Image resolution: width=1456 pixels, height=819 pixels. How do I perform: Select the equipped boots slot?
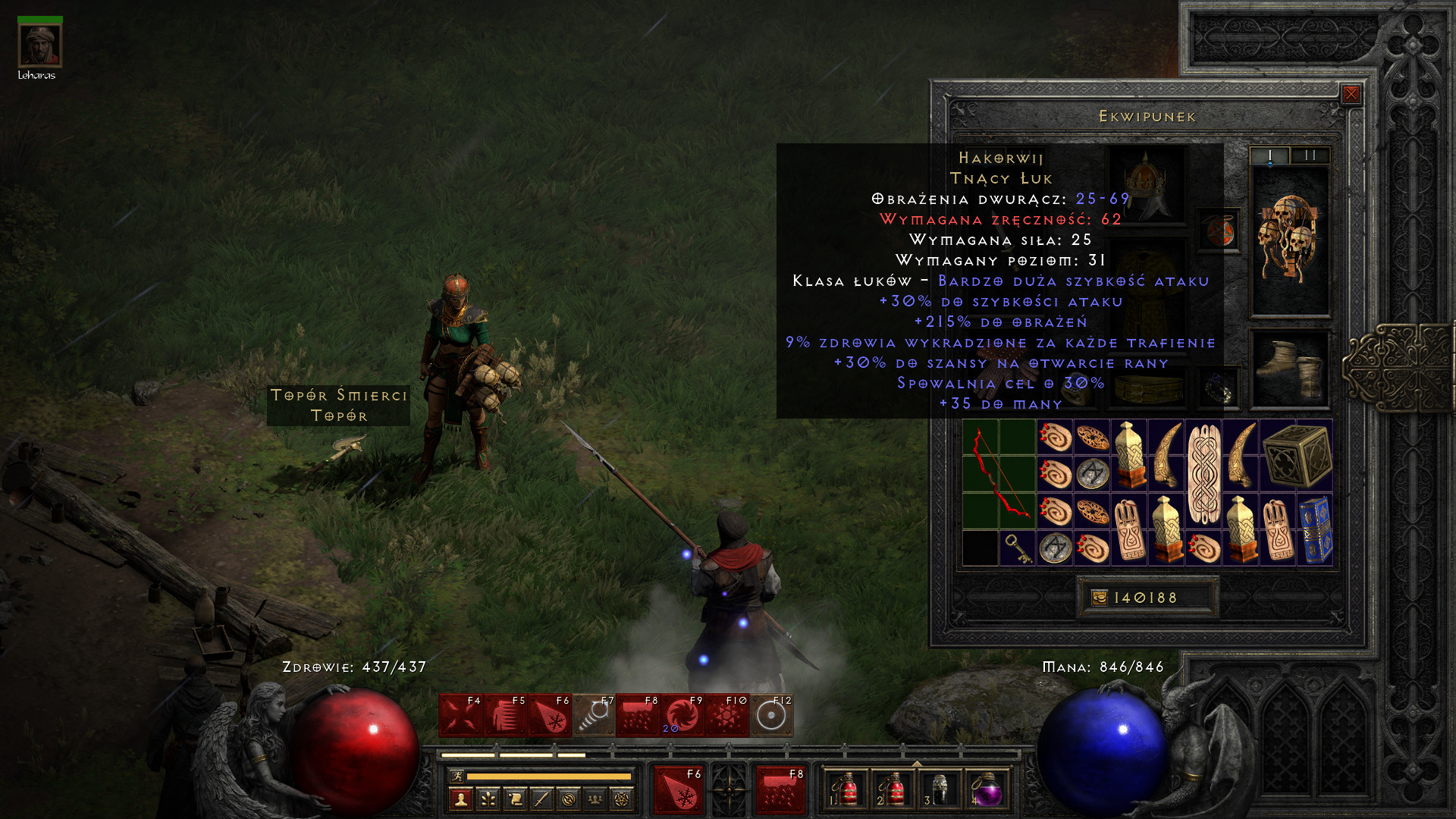(1289, 369)
